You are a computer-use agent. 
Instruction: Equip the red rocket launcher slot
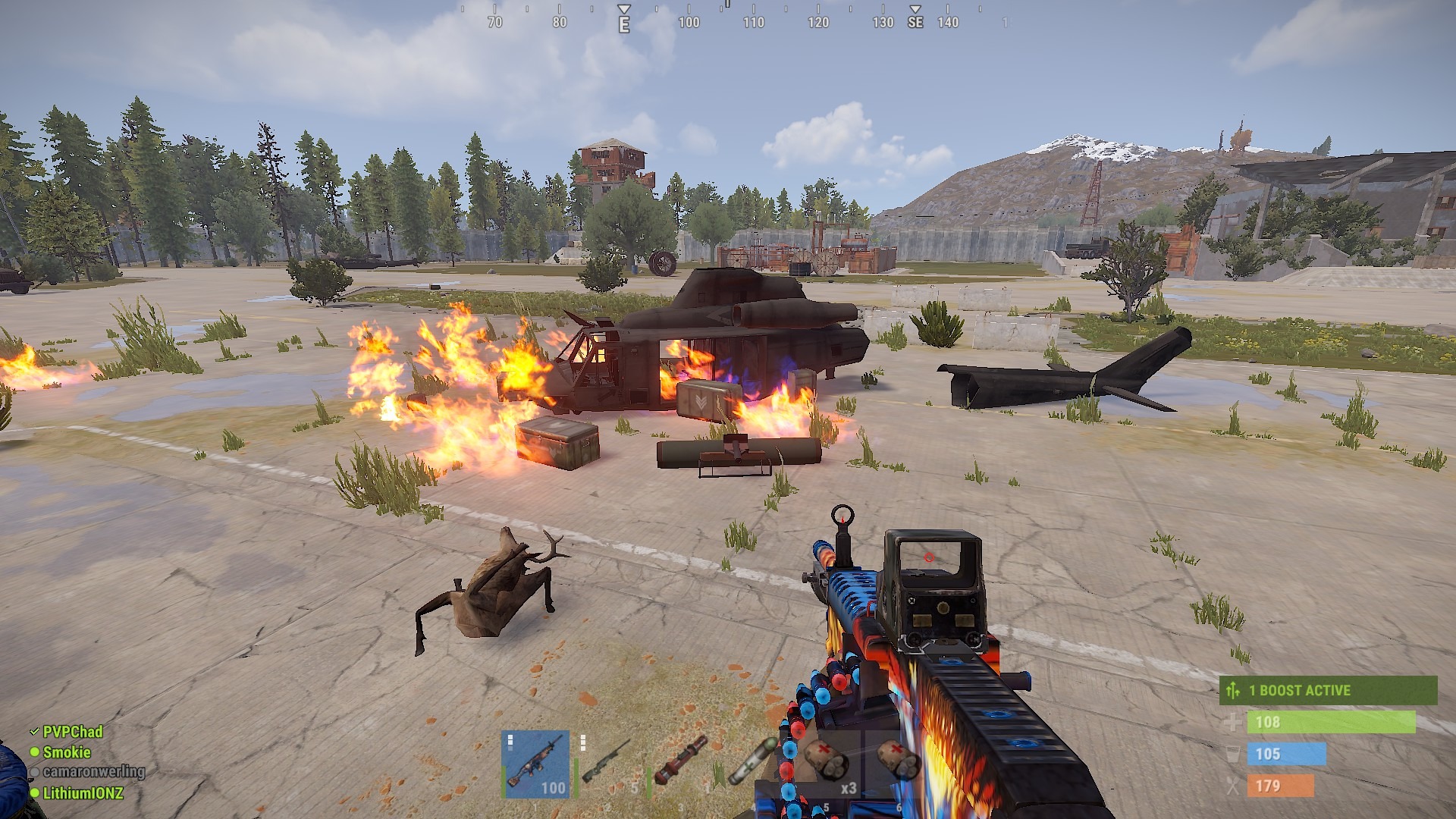(680, 764)
